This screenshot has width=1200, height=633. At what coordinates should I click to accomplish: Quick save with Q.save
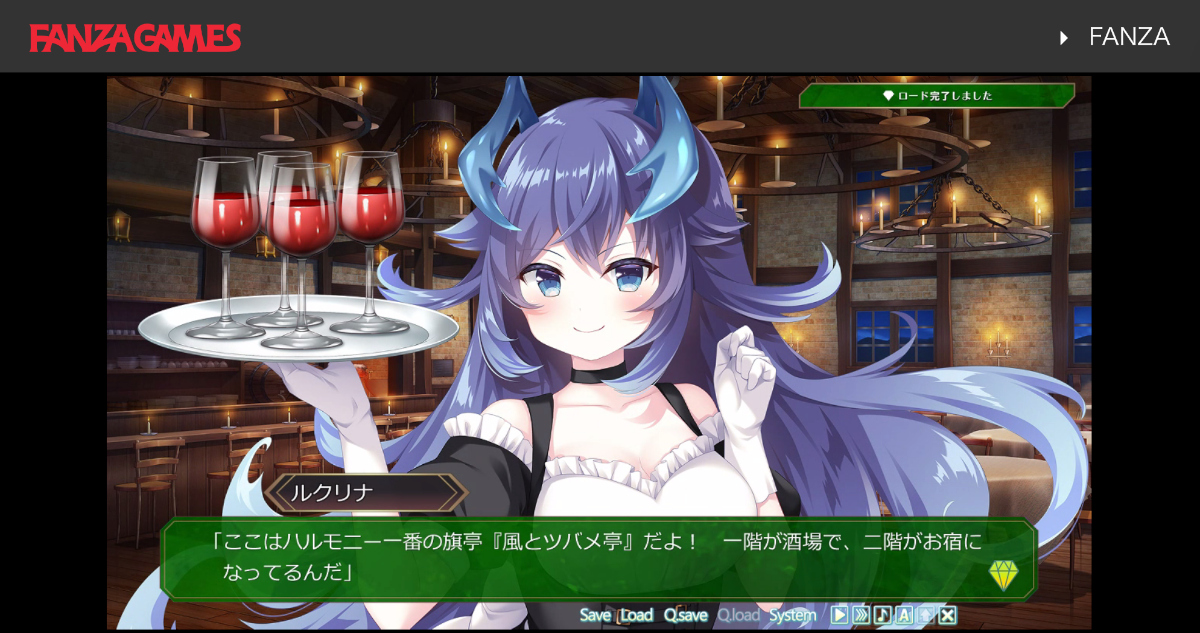(685, 615)
